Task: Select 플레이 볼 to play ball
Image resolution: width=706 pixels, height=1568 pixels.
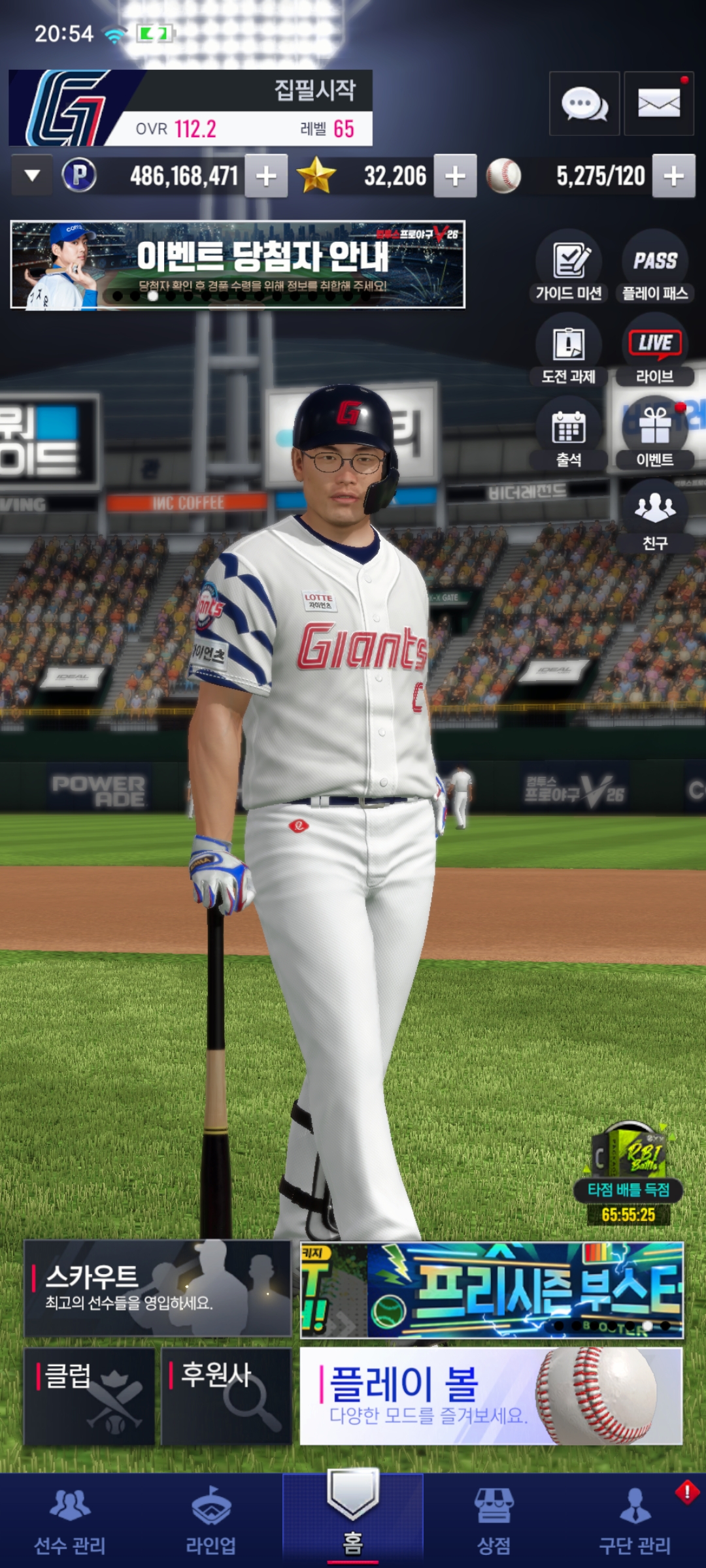Action: tap(491, 1395)
